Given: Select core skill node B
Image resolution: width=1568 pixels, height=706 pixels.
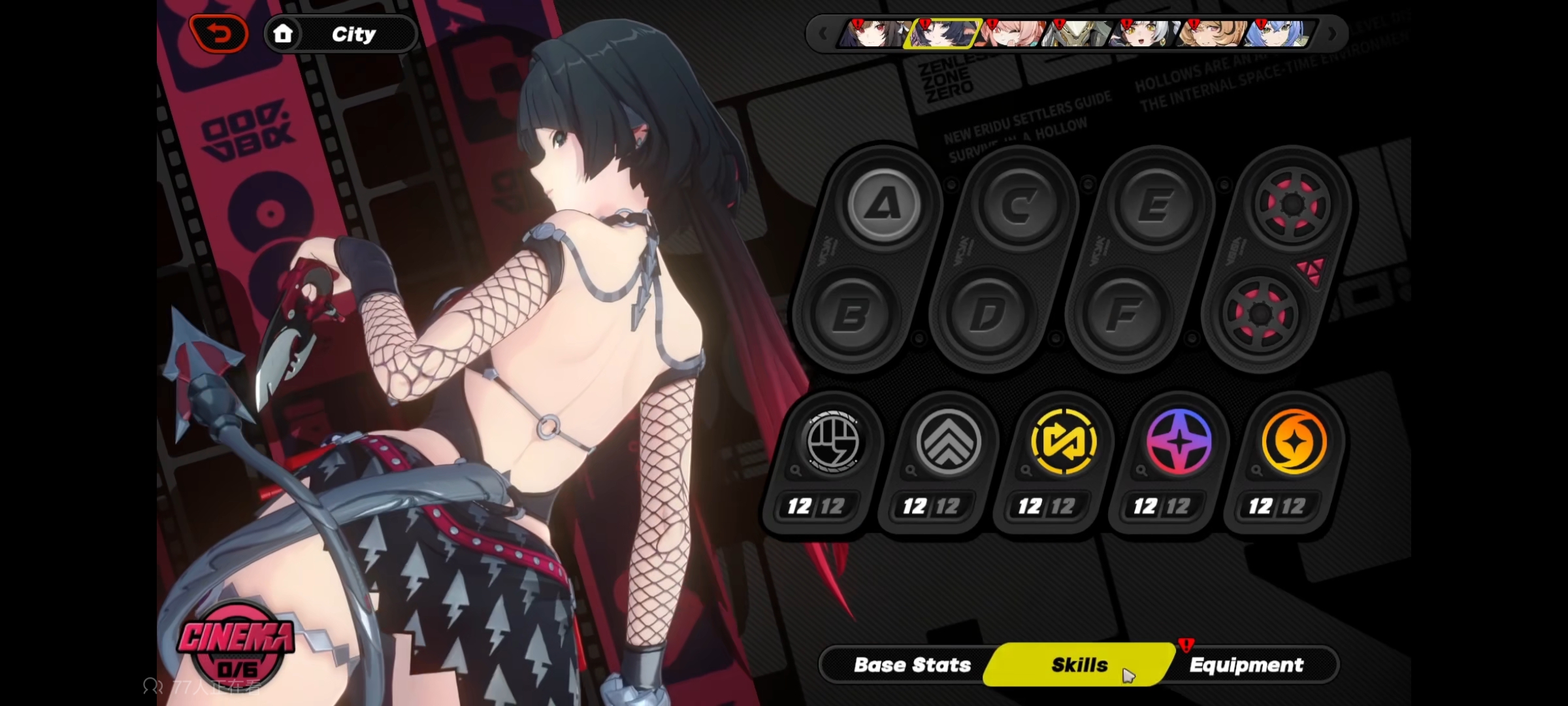Looking at the screenshot, I should click(851, 315).
